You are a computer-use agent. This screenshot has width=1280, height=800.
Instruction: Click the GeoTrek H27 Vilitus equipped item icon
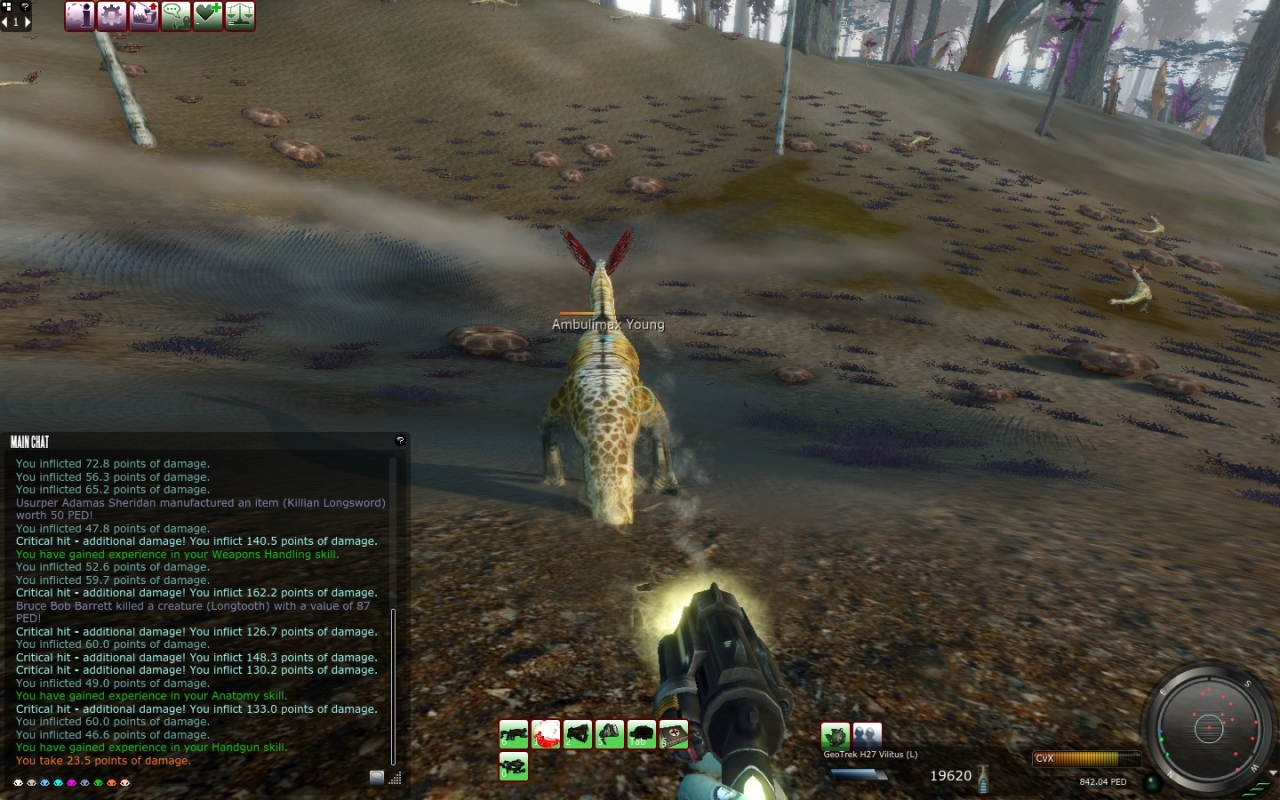coord(835,736)
